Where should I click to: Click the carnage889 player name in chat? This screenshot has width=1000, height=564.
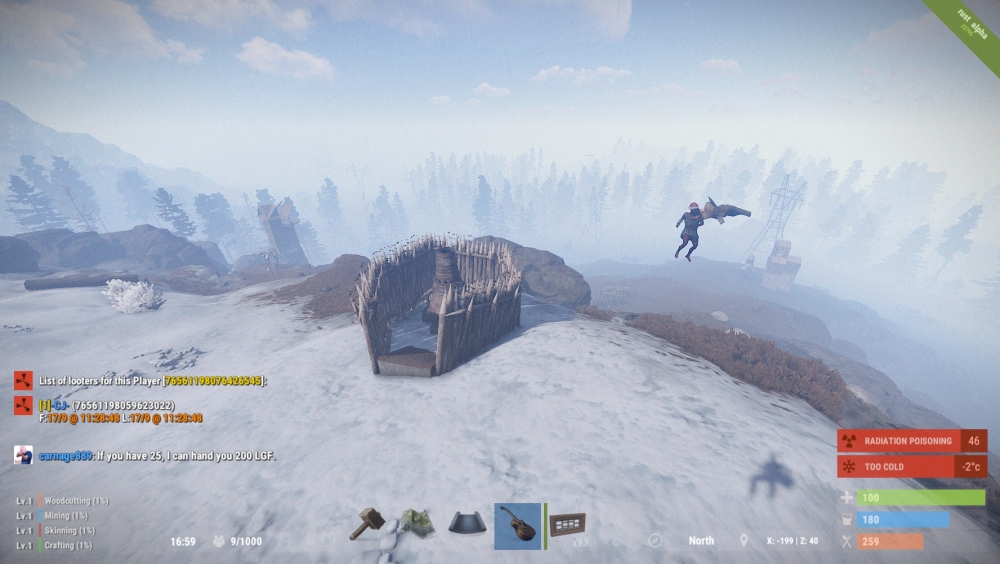(x=65, y=456)
